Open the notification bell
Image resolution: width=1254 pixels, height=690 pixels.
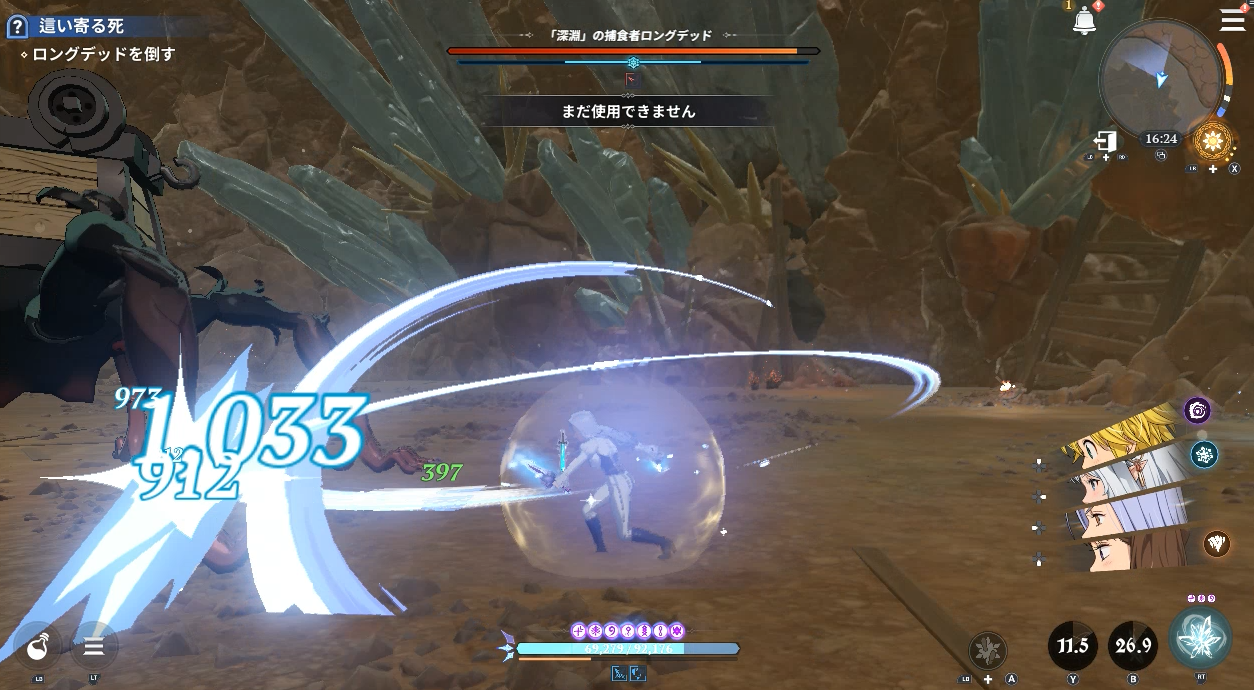(x=1084, y=21)
